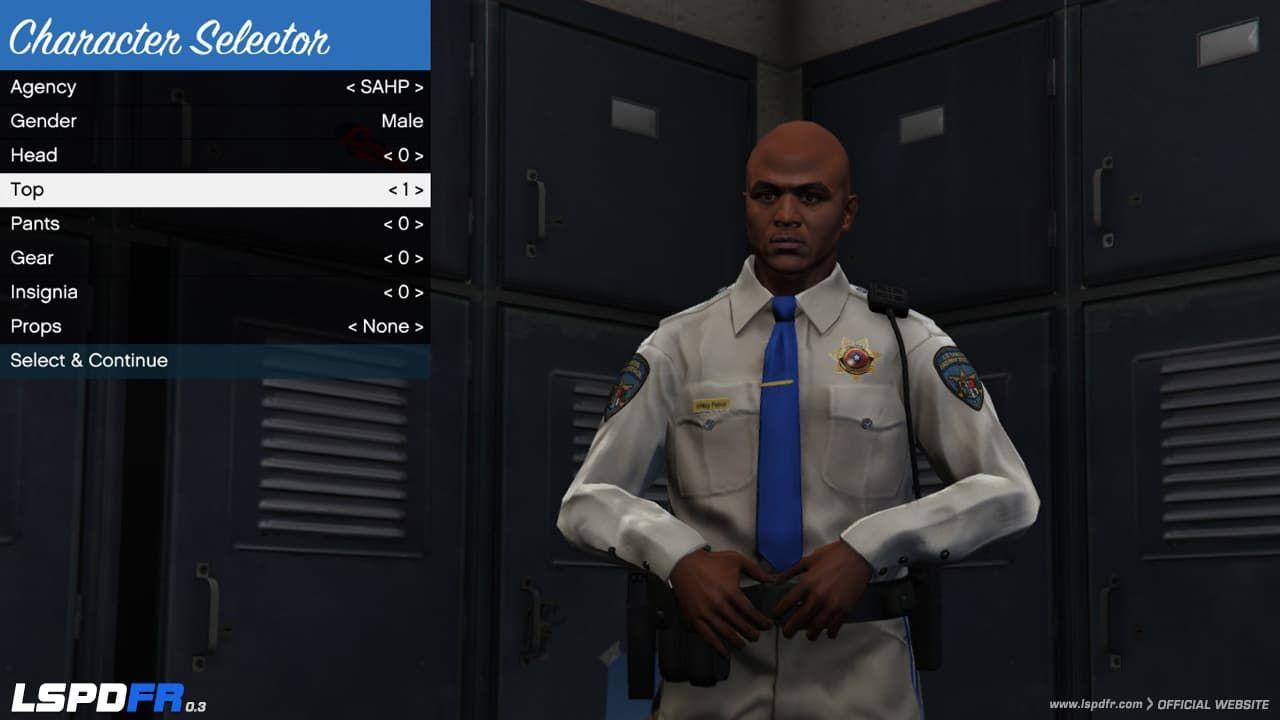
Task: Step the Pants option forward
Action: (x=418, y=223)
